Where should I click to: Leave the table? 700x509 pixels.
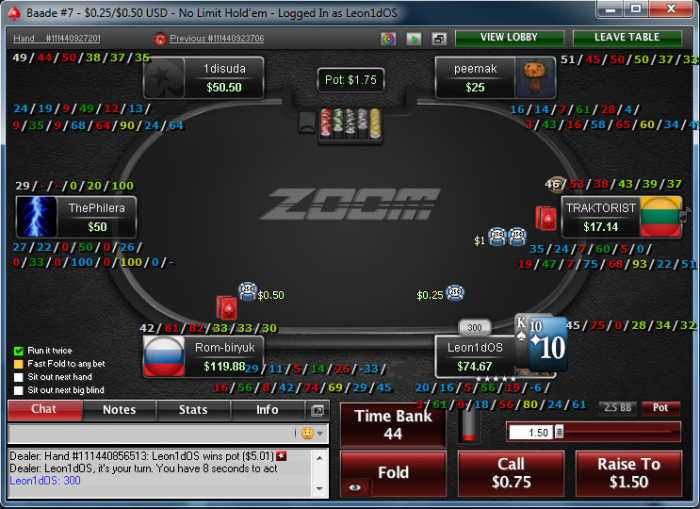[x=625, y=38]
